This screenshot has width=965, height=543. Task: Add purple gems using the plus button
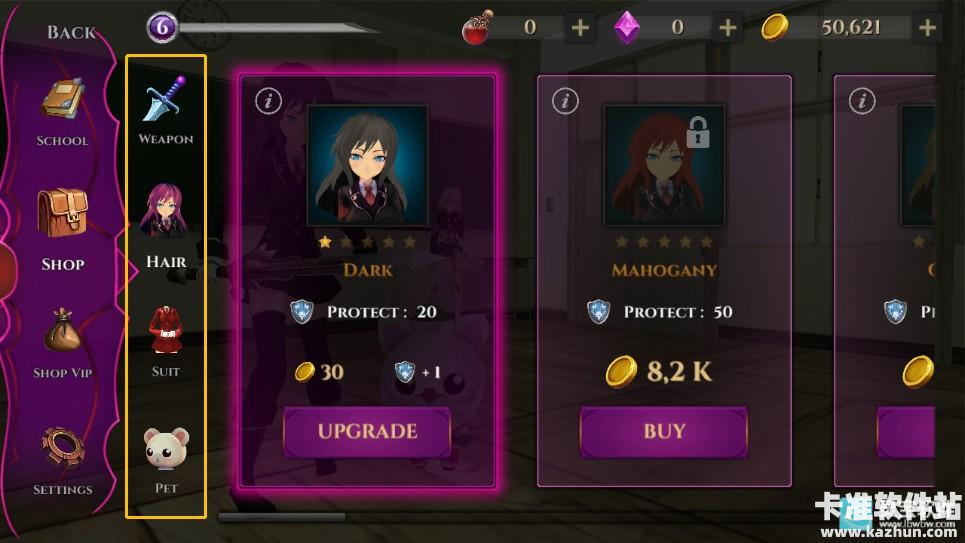[x=728, y=28]
